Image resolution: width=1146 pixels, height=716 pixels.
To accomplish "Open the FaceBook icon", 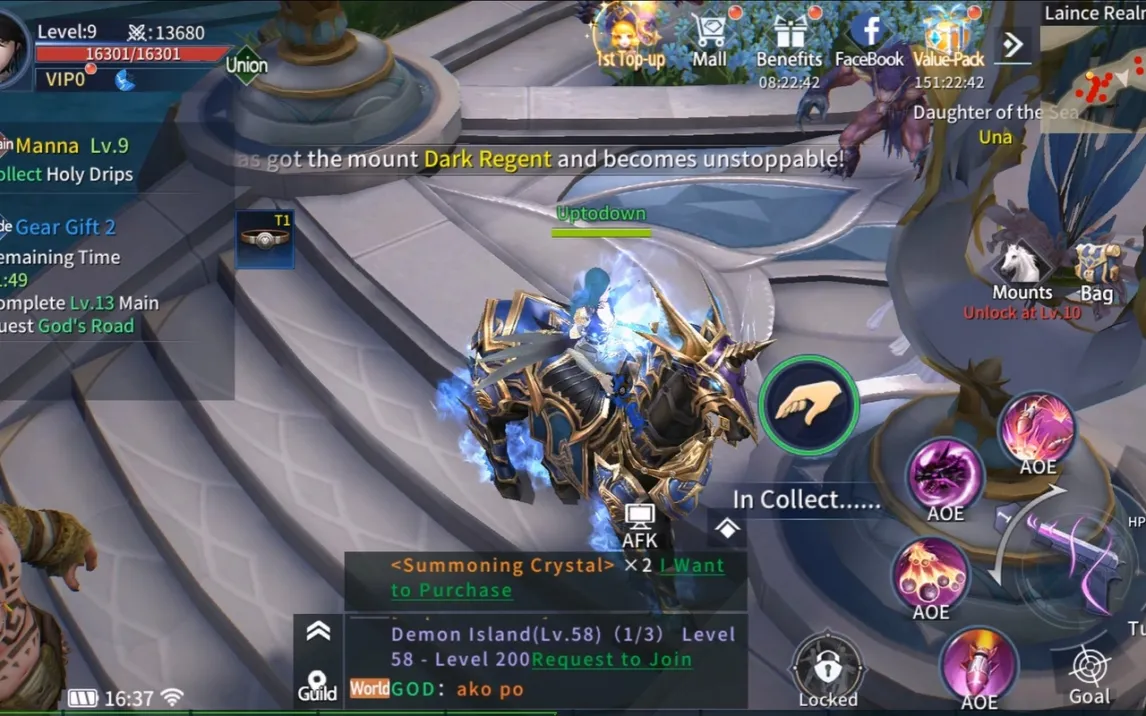I will pyautogui.click(x=869, y=36).
